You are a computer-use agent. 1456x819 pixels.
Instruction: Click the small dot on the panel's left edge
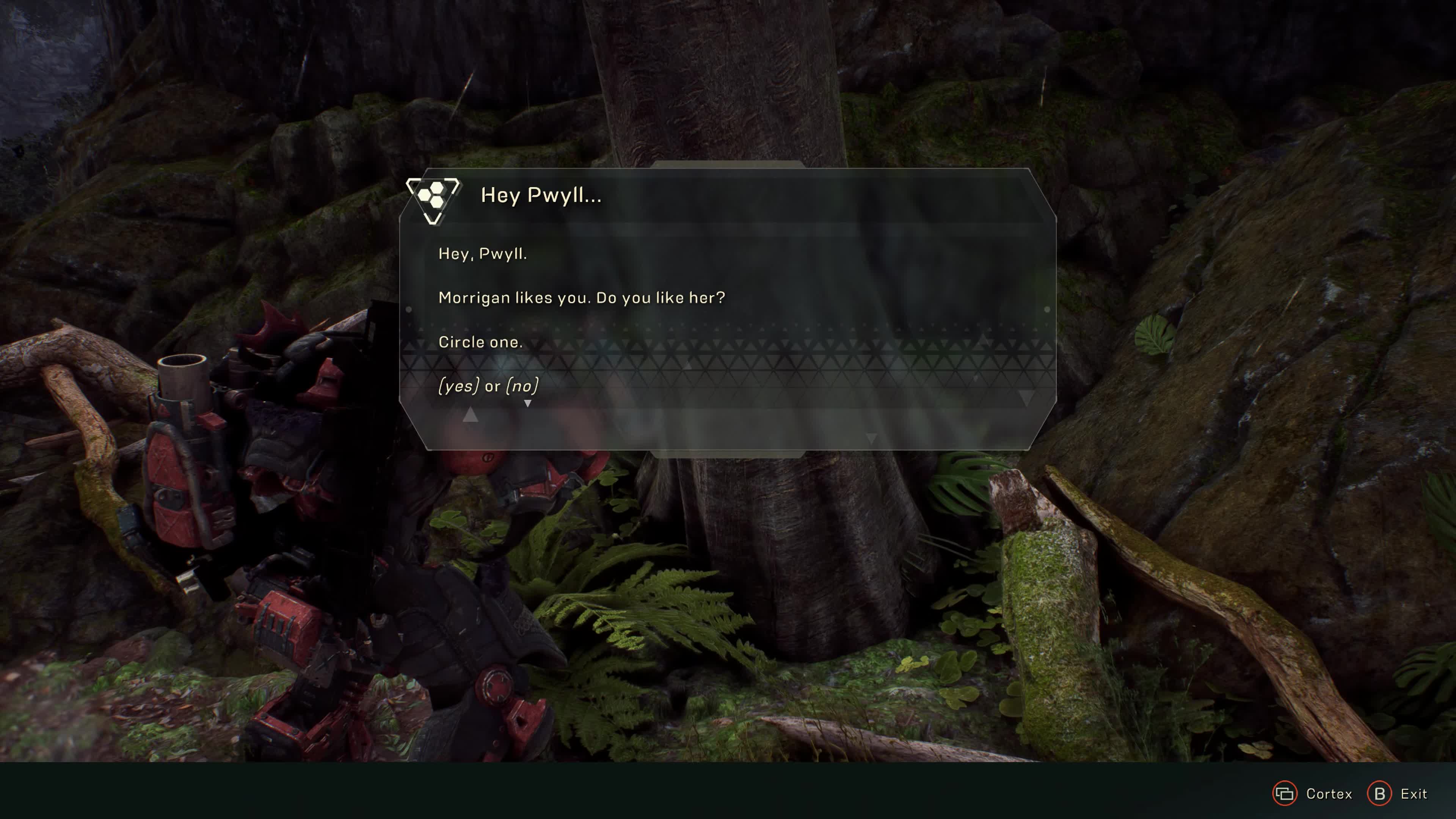point(409,309)
